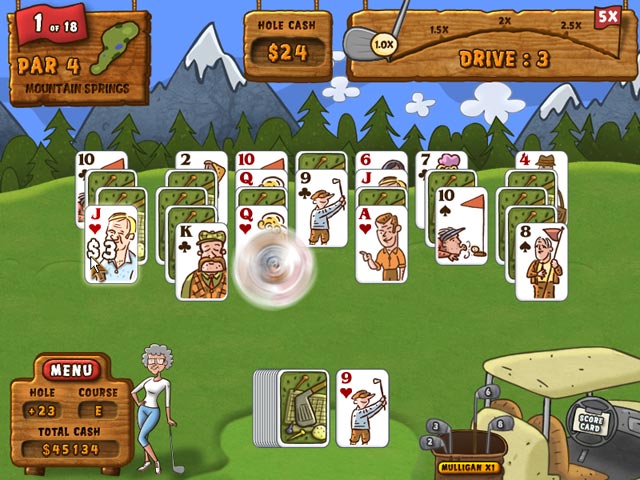Click the 9 of hearts foundation card
Viewport: 640px width, 480px height.
pos(362,408)
